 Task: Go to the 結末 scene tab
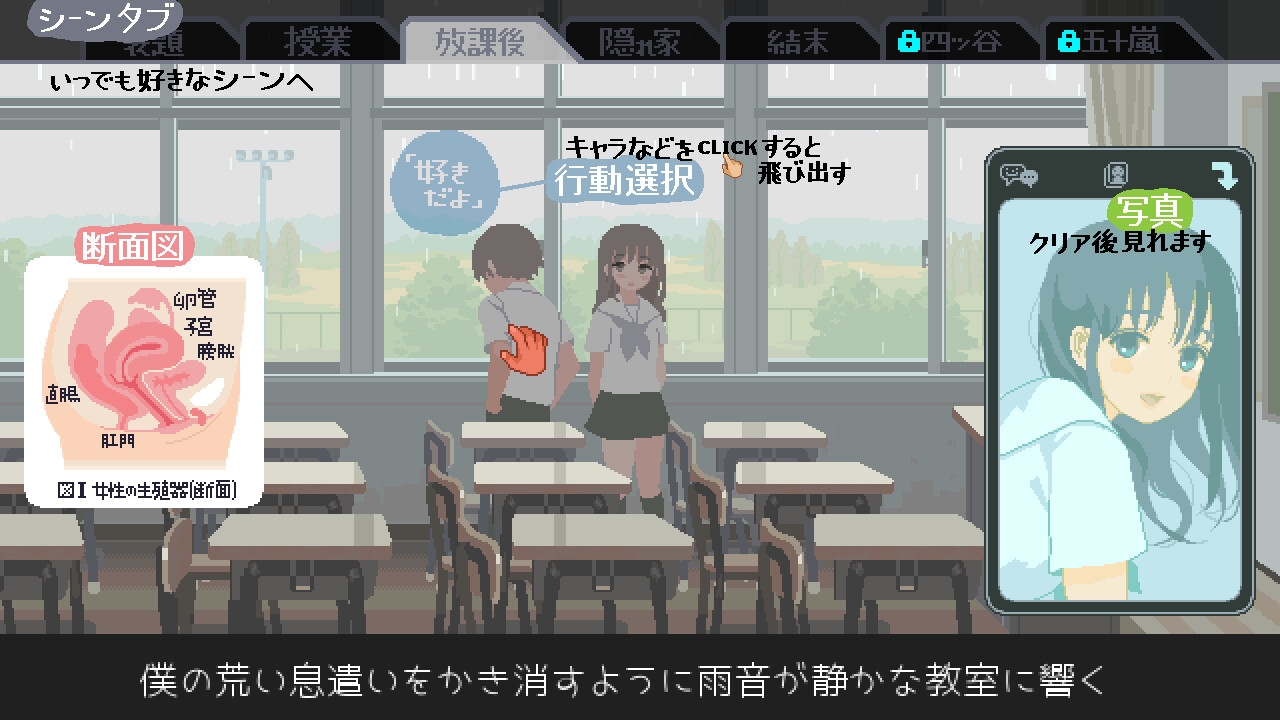(x=798, y=42)
